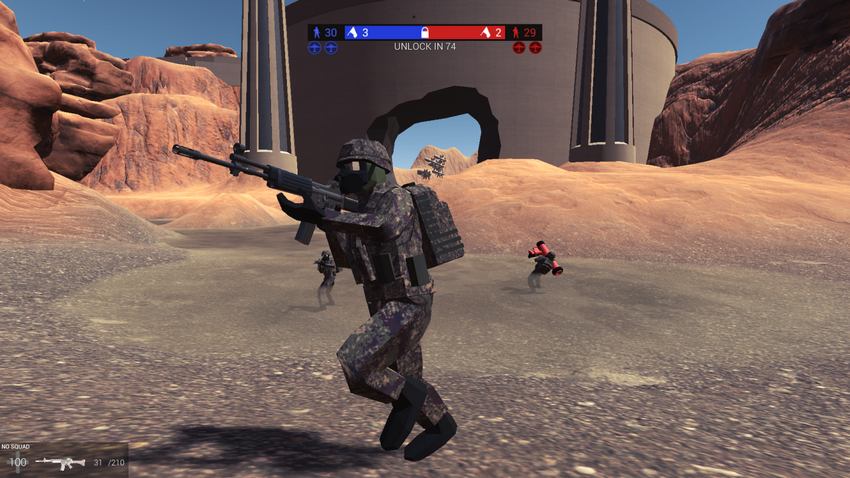Select the blue team flag icon
The height and width of the screenshot is (478, 850).
point(352,32)
